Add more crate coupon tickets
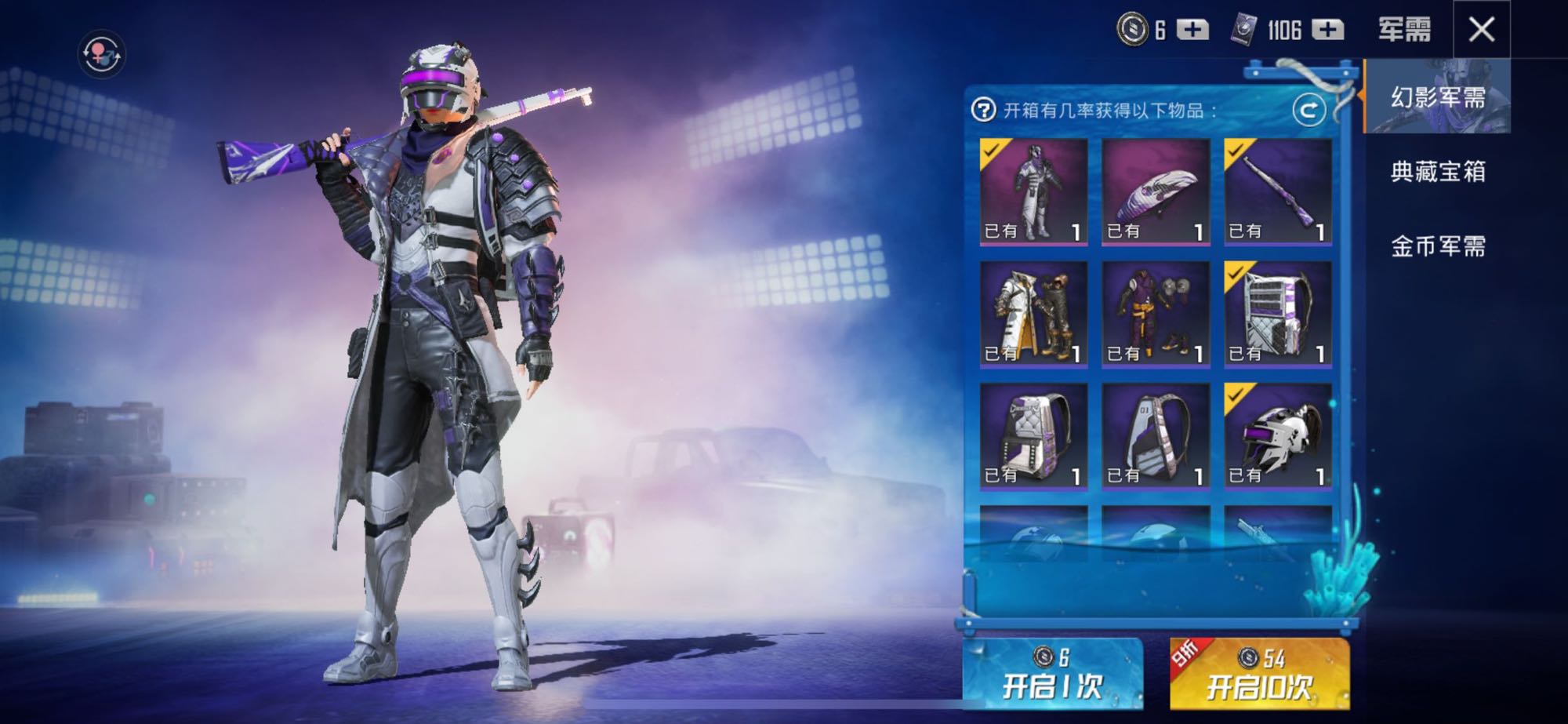 tap(1327, 30)
